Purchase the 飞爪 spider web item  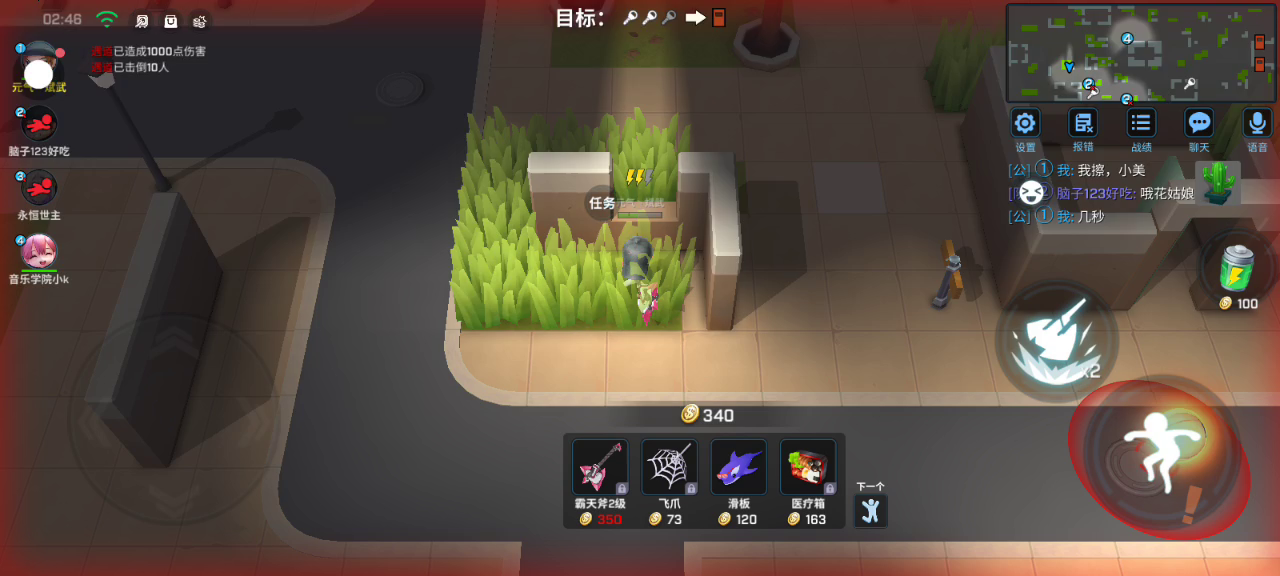pos(669,467)
